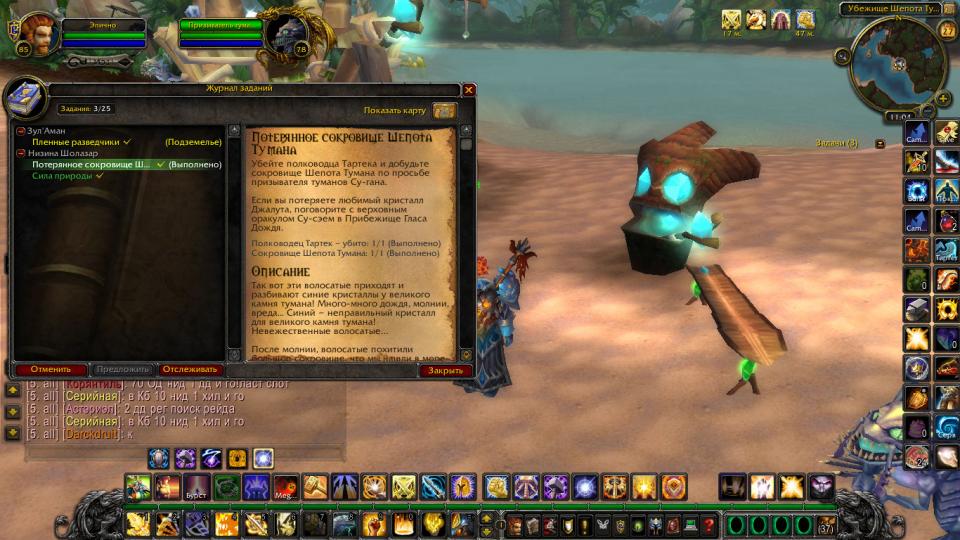
Task: Click the red Закрыть button
Action: [x=445, y=370]
